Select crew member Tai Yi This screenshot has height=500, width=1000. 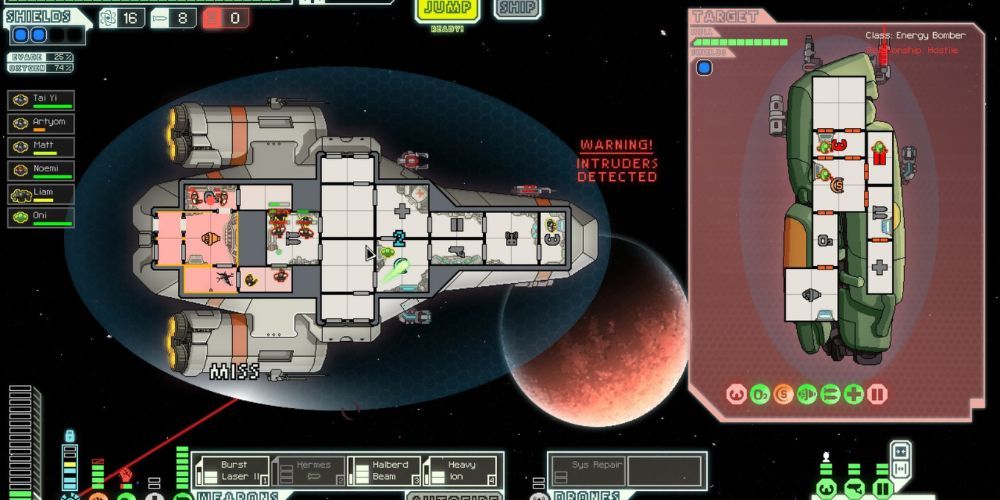(41, 100)
